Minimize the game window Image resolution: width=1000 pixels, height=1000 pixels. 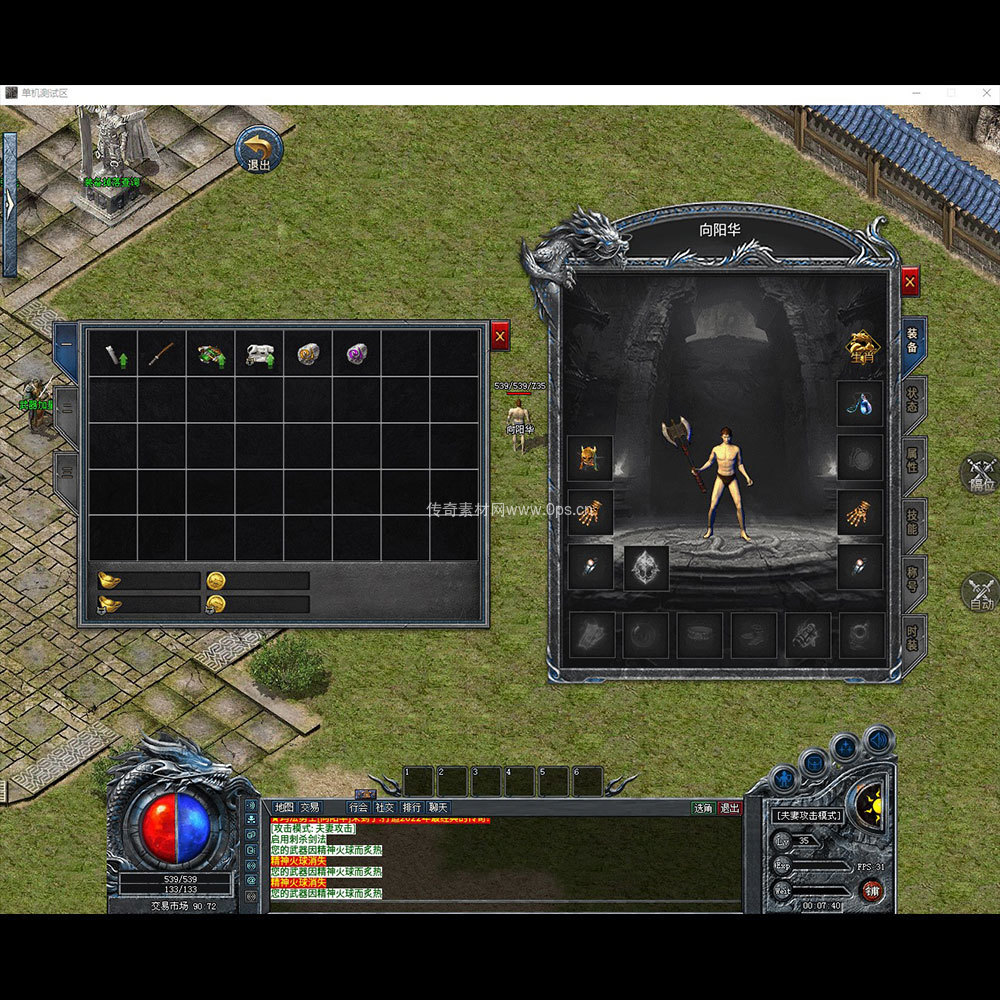click(x=917, y=93)
